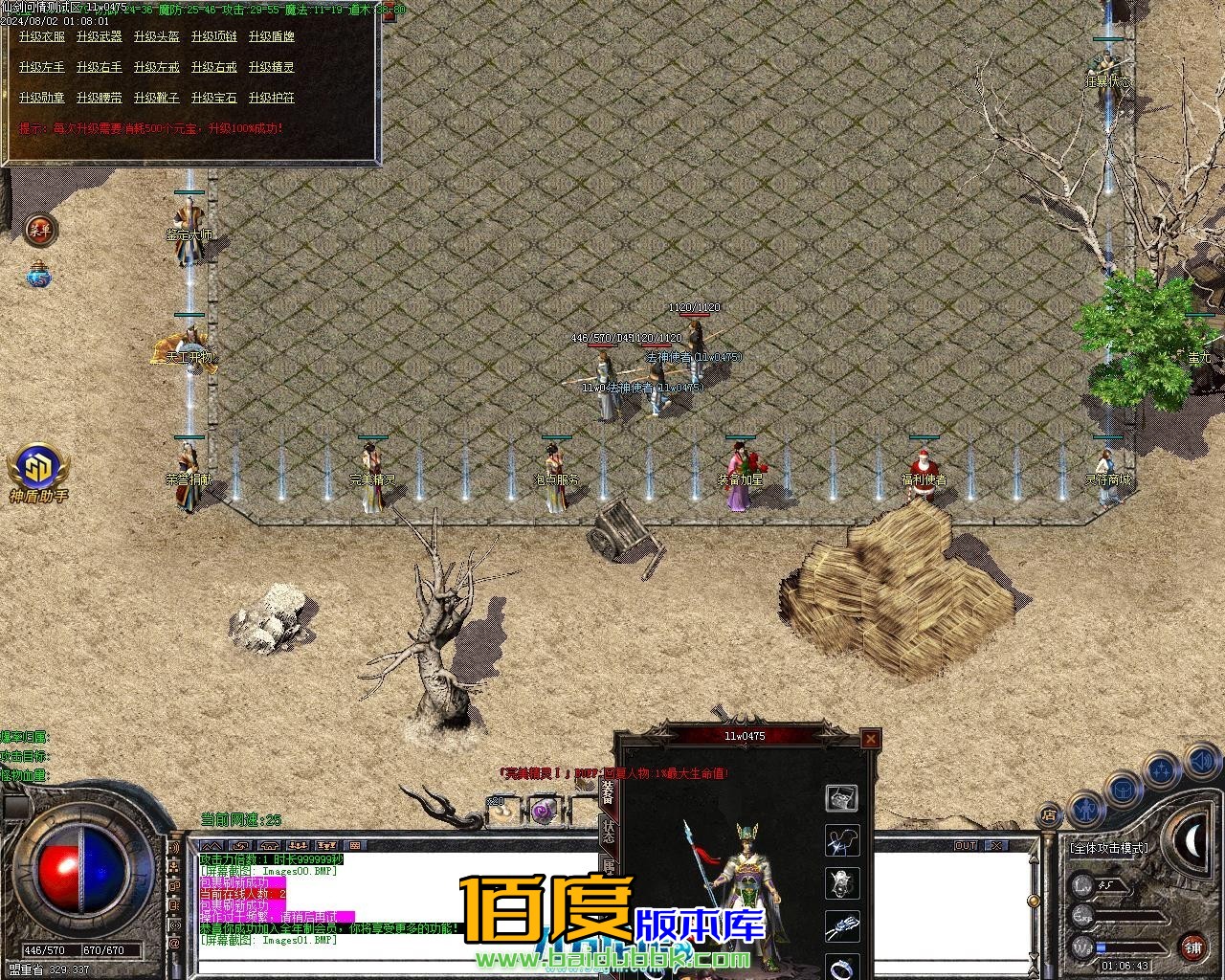Choose the 升级项链 necklace upgrade

214,36
